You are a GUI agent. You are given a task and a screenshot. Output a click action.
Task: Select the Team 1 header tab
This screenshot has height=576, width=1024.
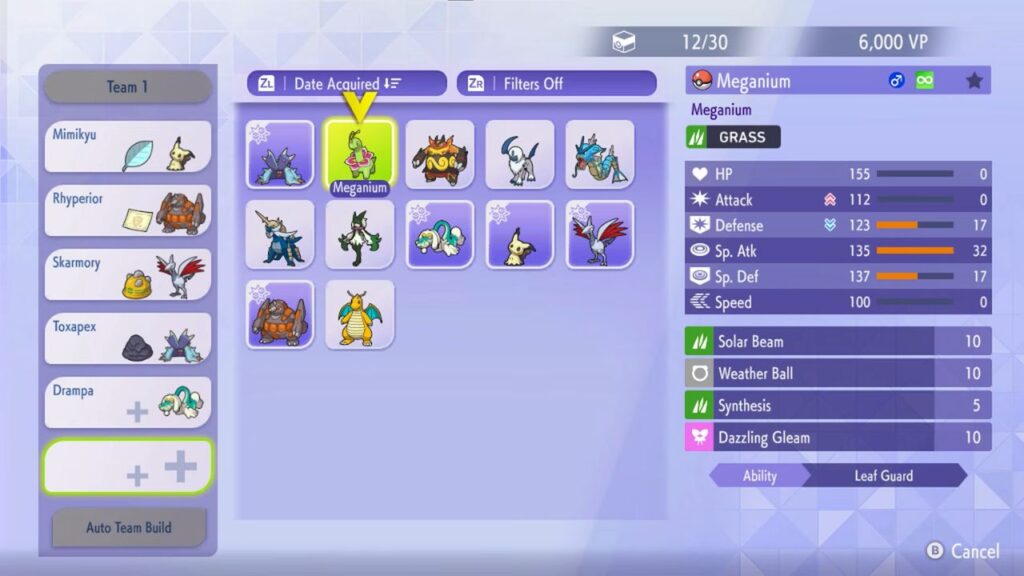click(x=127, y=87)
